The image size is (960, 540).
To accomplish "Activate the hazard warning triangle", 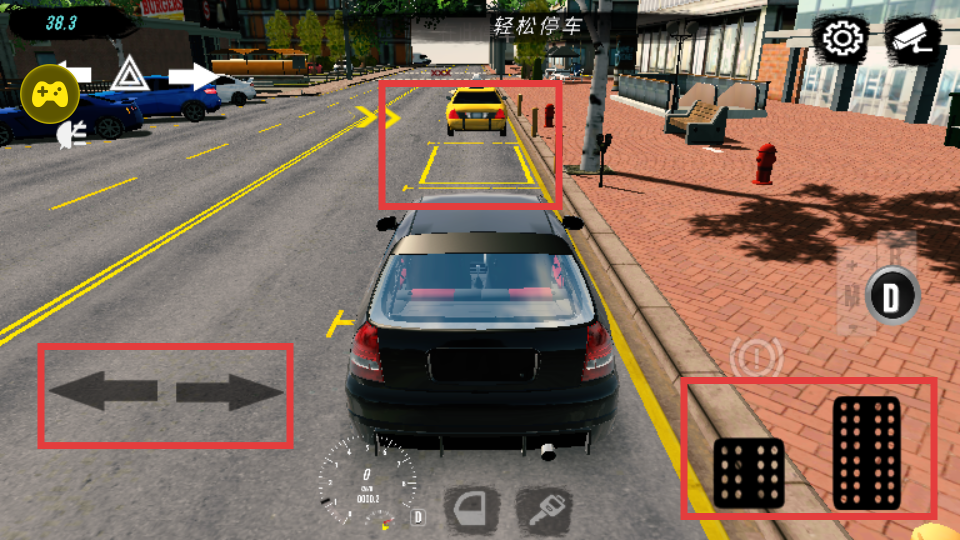I will click(x=129, y=75).
